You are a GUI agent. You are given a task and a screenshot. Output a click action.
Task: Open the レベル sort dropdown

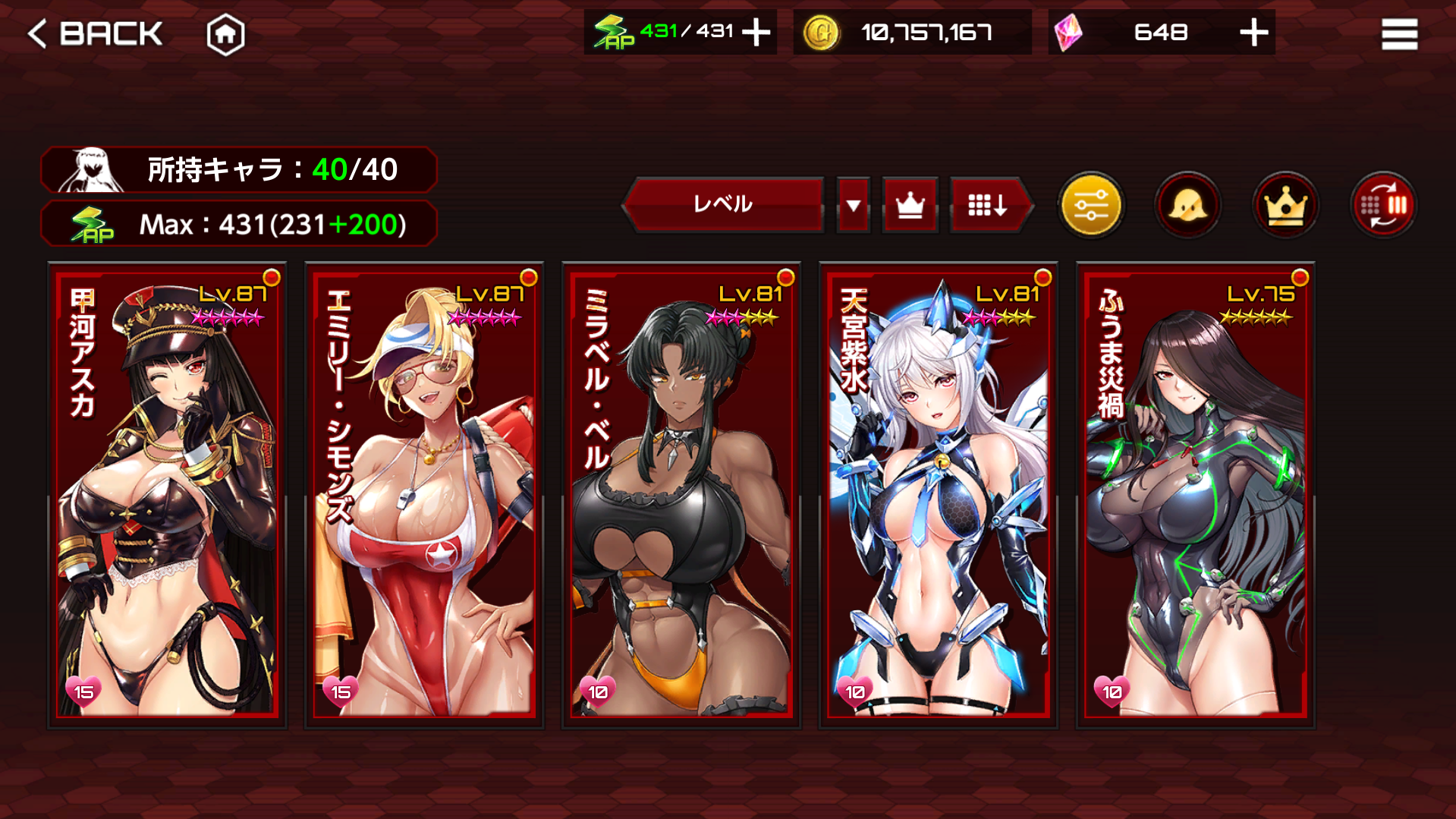click(723, 204)
